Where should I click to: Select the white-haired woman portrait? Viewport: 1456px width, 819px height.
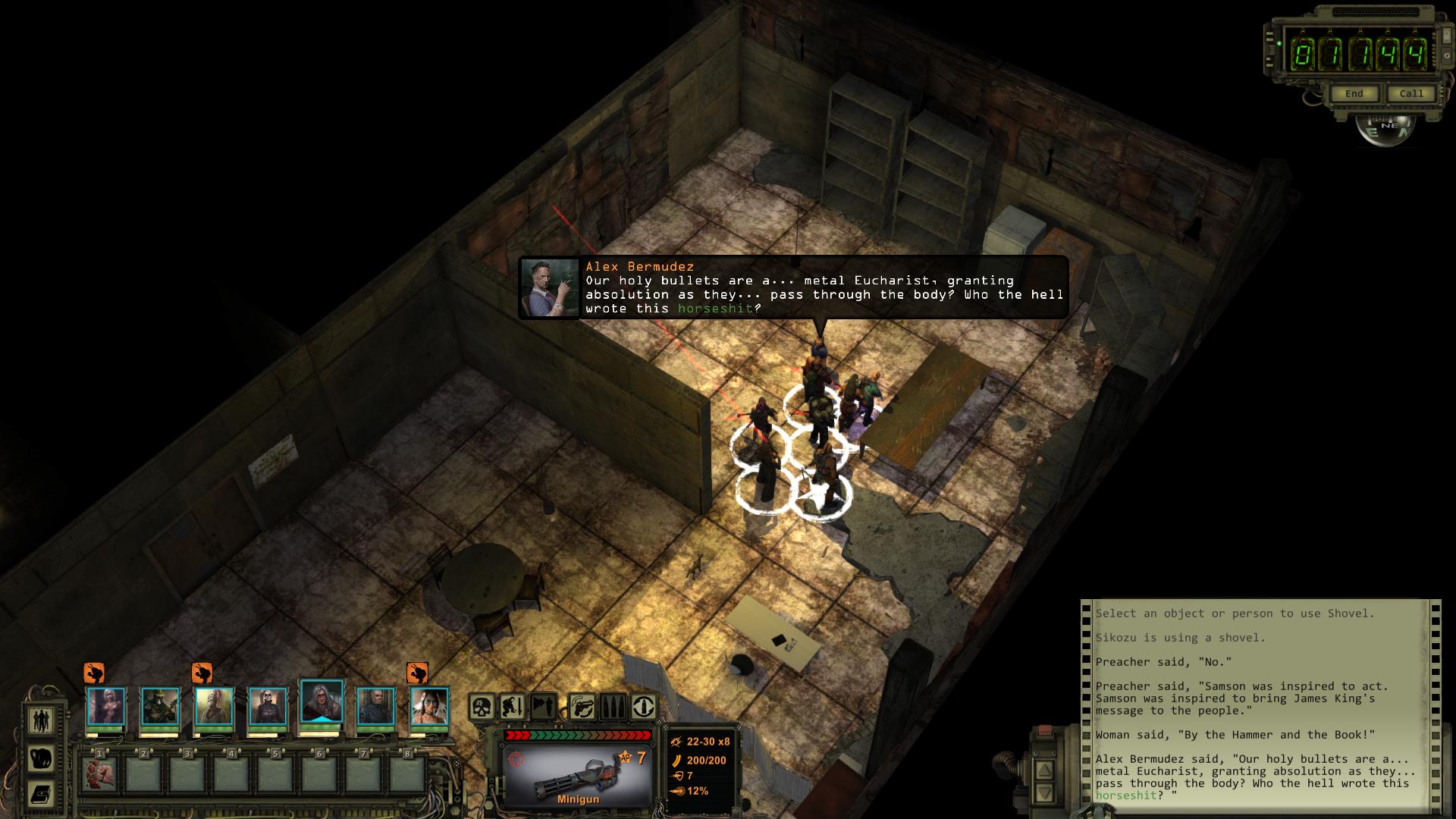tap(106, 706)
